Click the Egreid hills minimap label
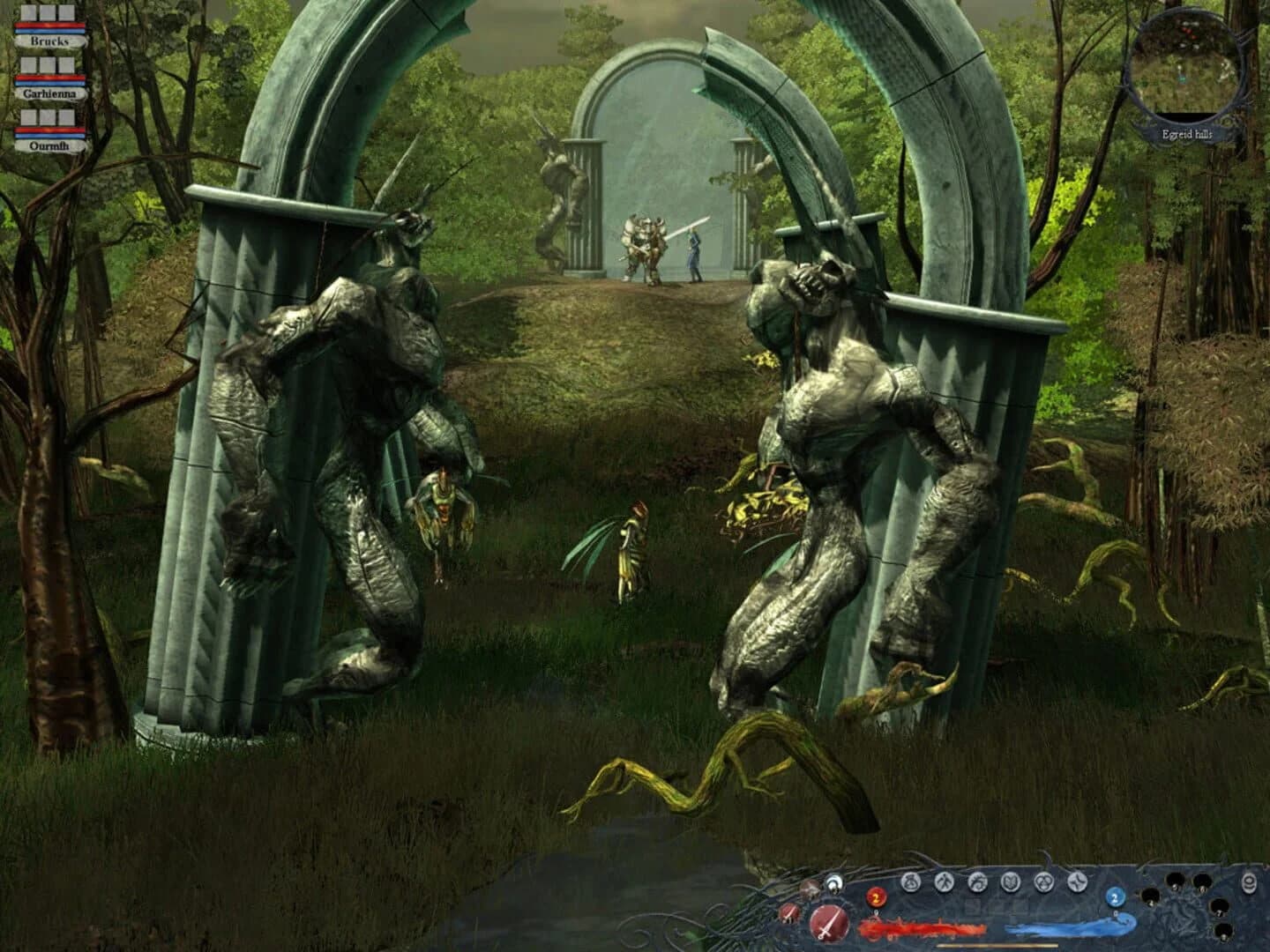 click(x=1186, y=134)
